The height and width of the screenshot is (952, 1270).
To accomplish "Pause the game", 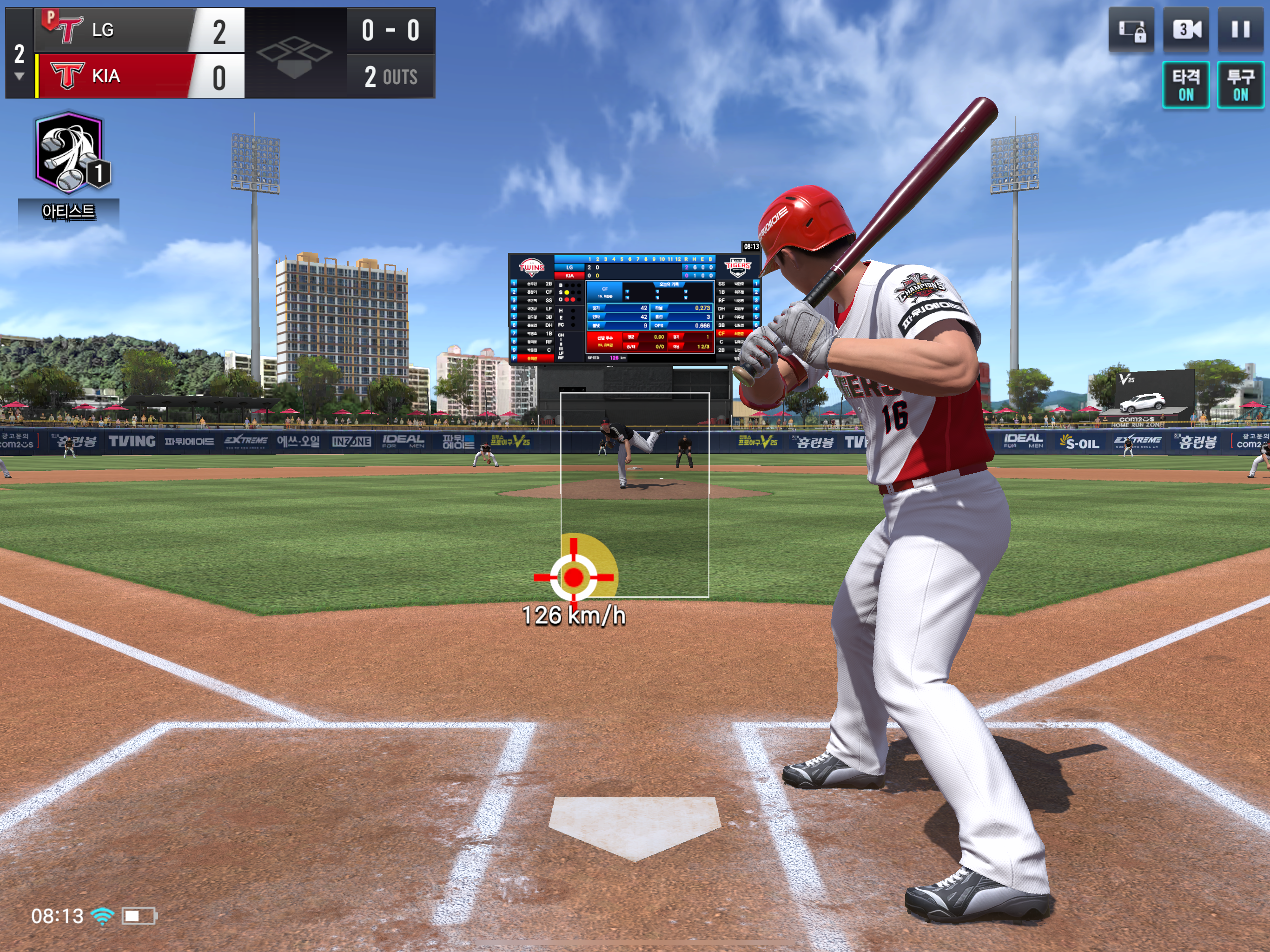I will point(1240,30).
